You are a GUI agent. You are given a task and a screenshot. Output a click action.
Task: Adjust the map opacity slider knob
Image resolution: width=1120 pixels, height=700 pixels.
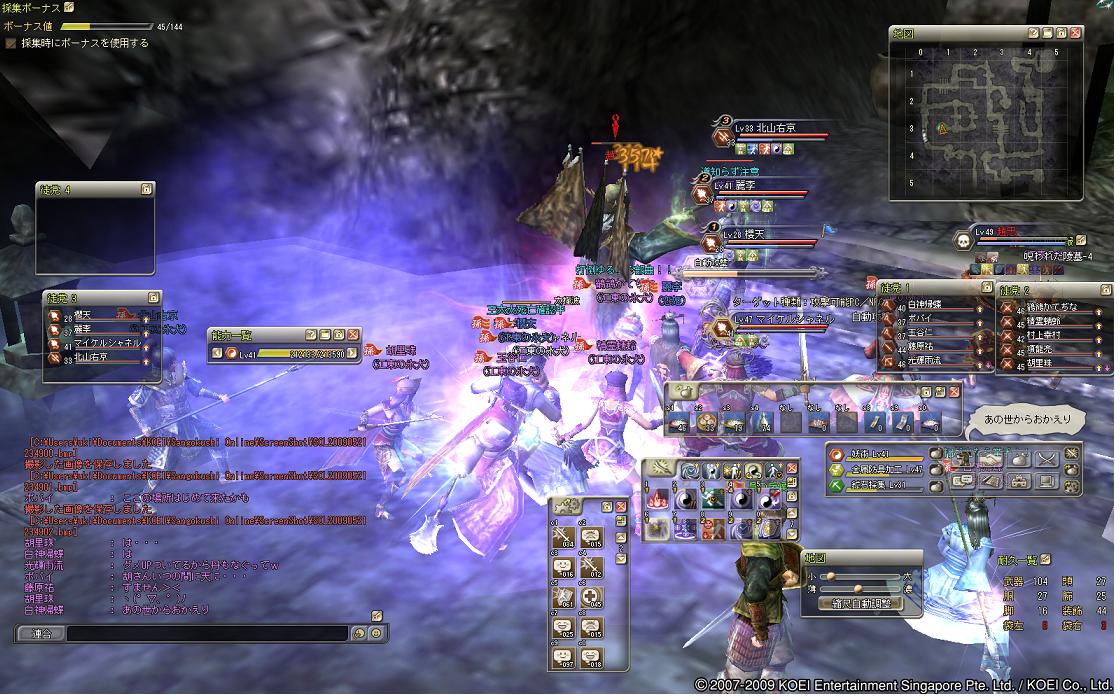[857, 589]
